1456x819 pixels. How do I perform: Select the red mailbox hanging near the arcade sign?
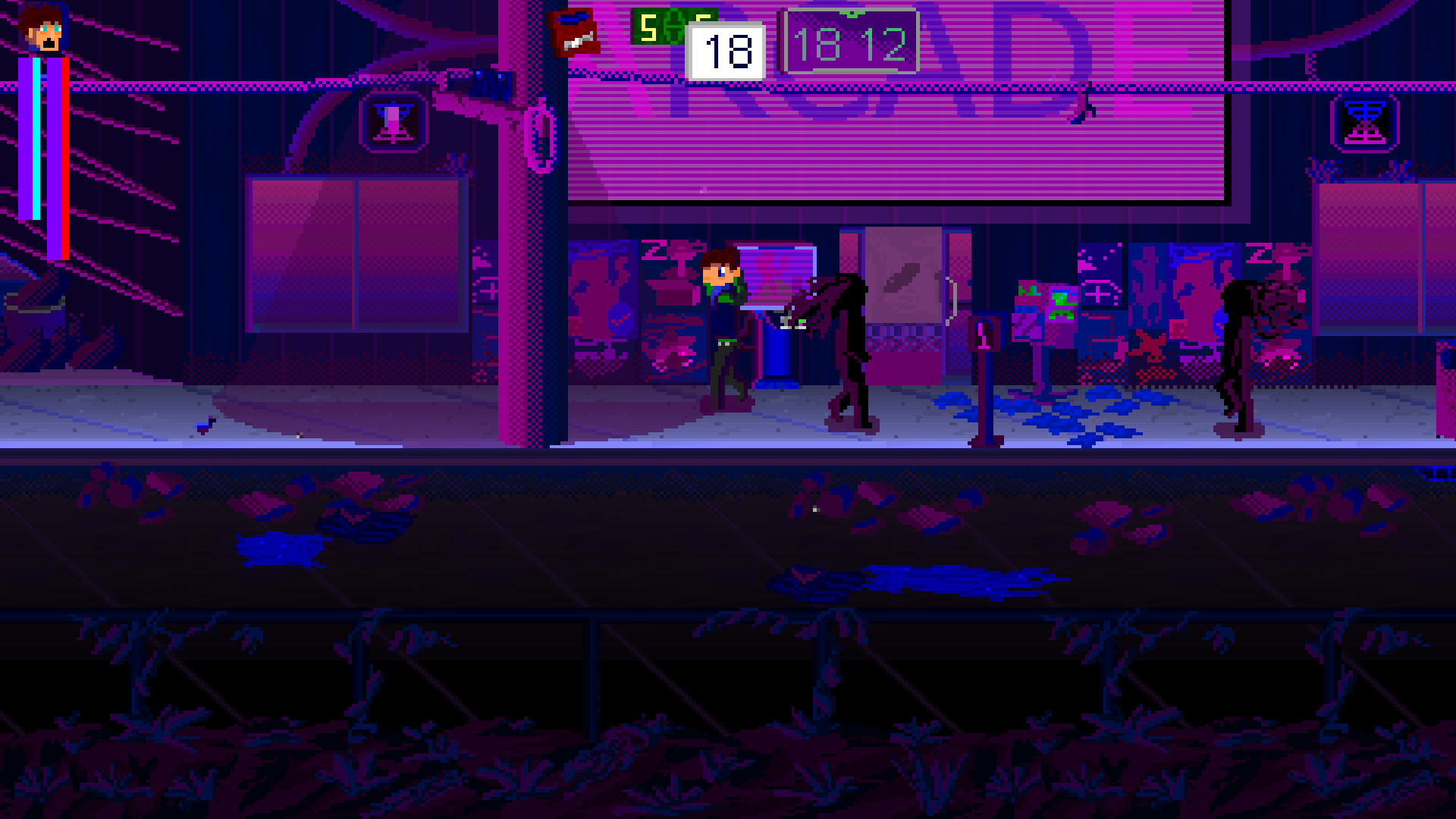coord(573,30)
